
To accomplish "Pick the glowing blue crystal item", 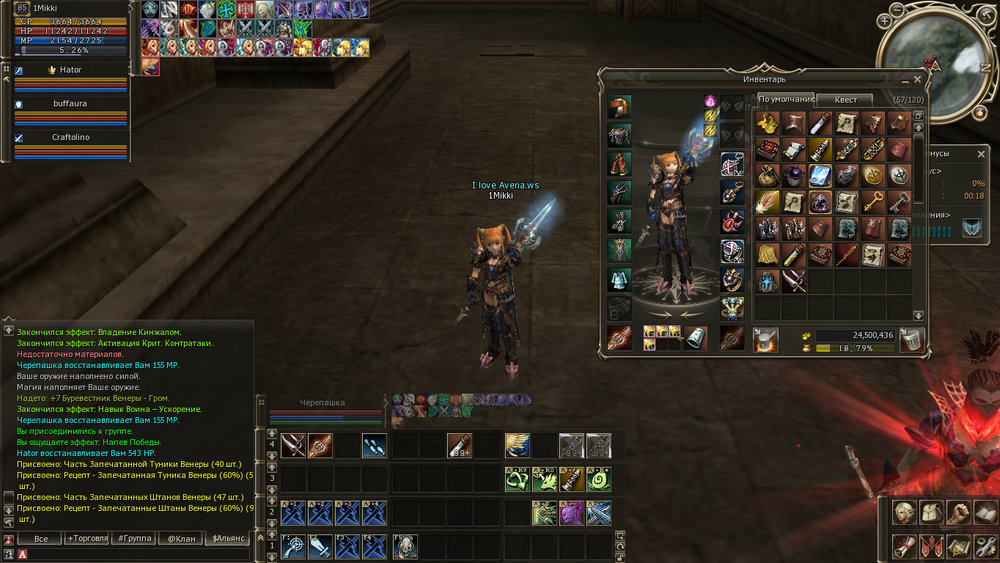I will coord(819,176).
